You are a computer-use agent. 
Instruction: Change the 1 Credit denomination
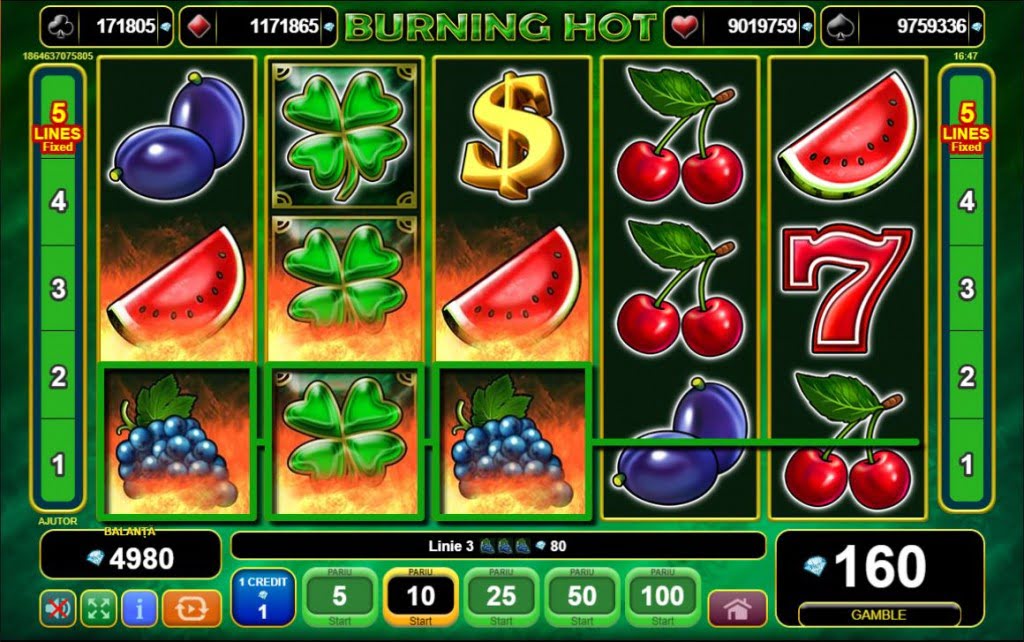pos(263,598)
